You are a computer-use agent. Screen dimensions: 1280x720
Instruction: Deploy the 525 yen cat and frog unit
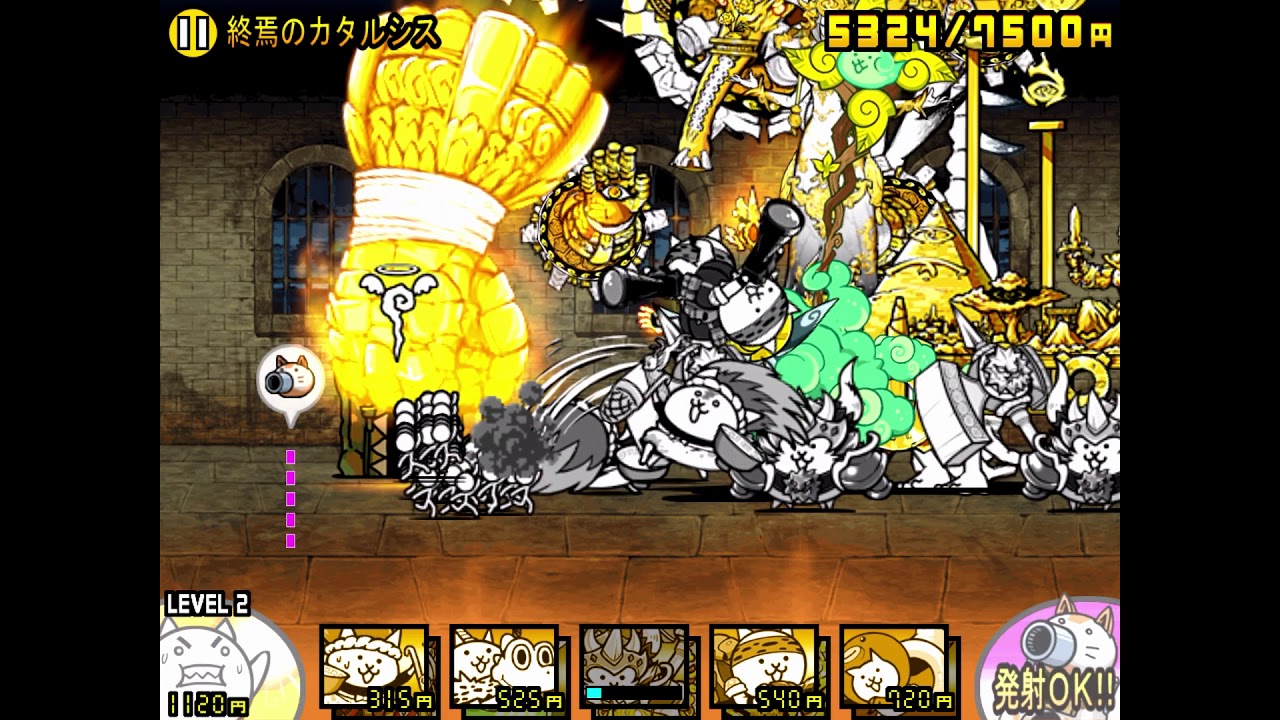tap(504, 667)
